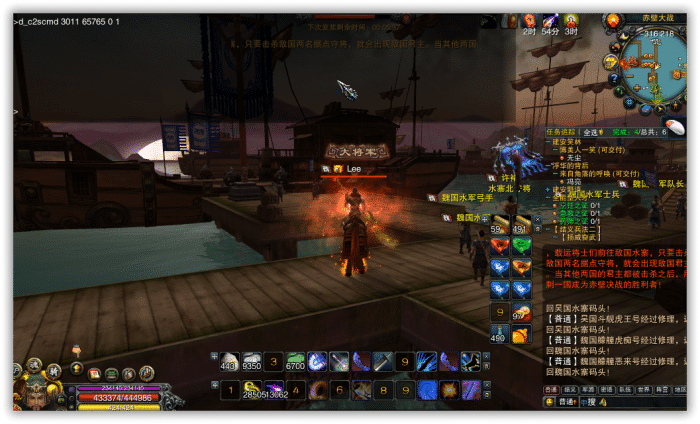Select the 来自角落的呼唤 quest entry
The width and height of the screenshot is (700, 424).
point(595,172)
